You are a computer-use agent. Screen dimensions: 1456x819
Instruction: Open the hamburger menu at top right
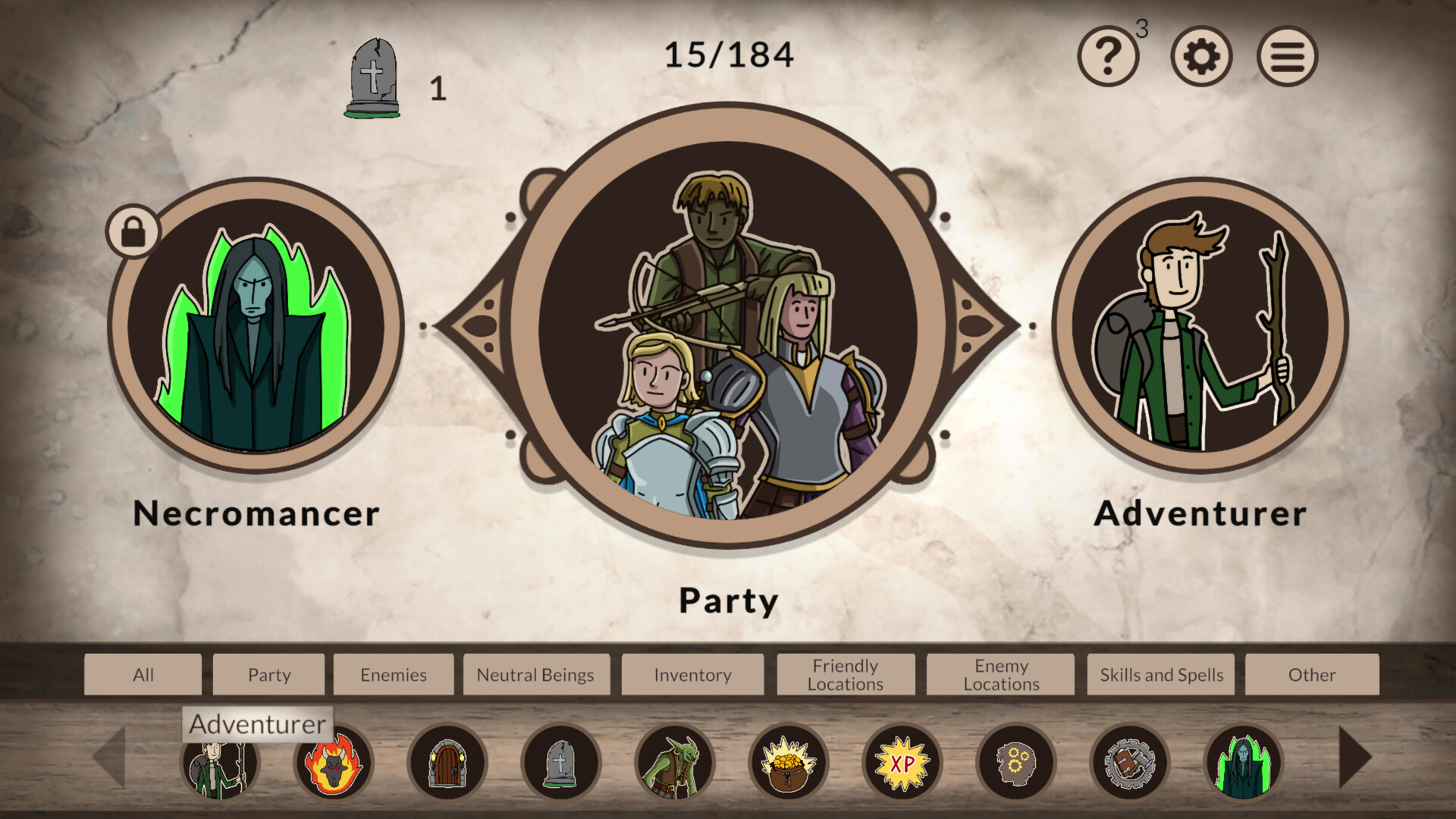(1287, 55)
